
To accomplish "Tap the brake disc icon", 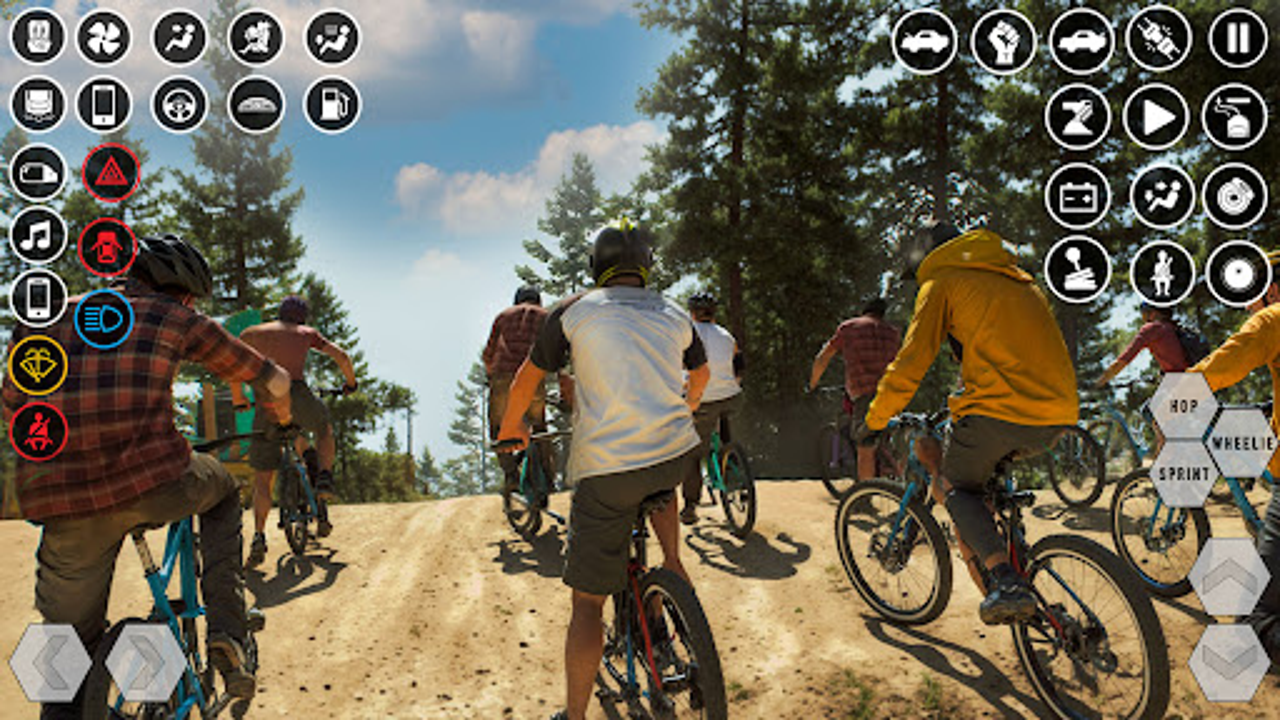I will pos(1234,198).
